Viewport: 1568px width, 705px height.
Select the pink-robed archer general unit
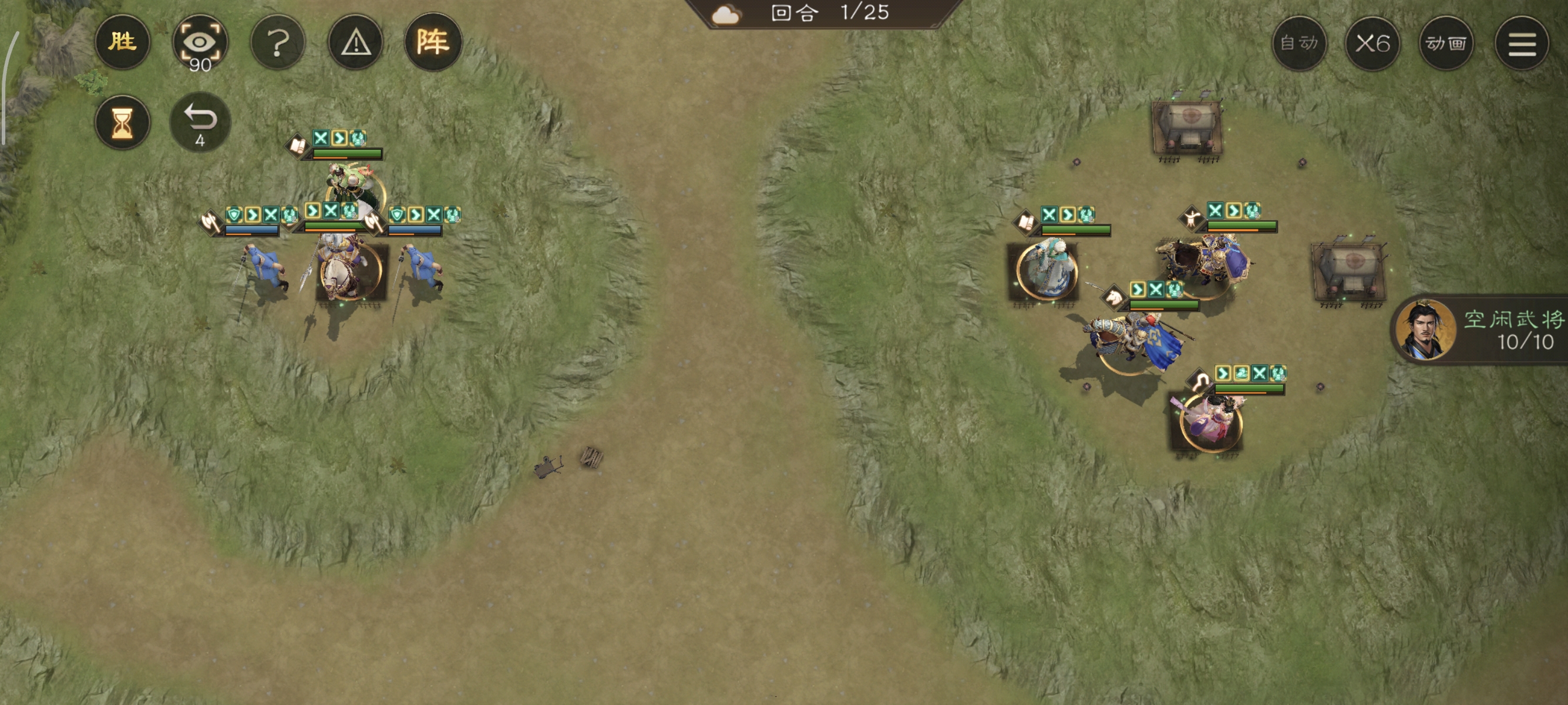(1210, 421)
